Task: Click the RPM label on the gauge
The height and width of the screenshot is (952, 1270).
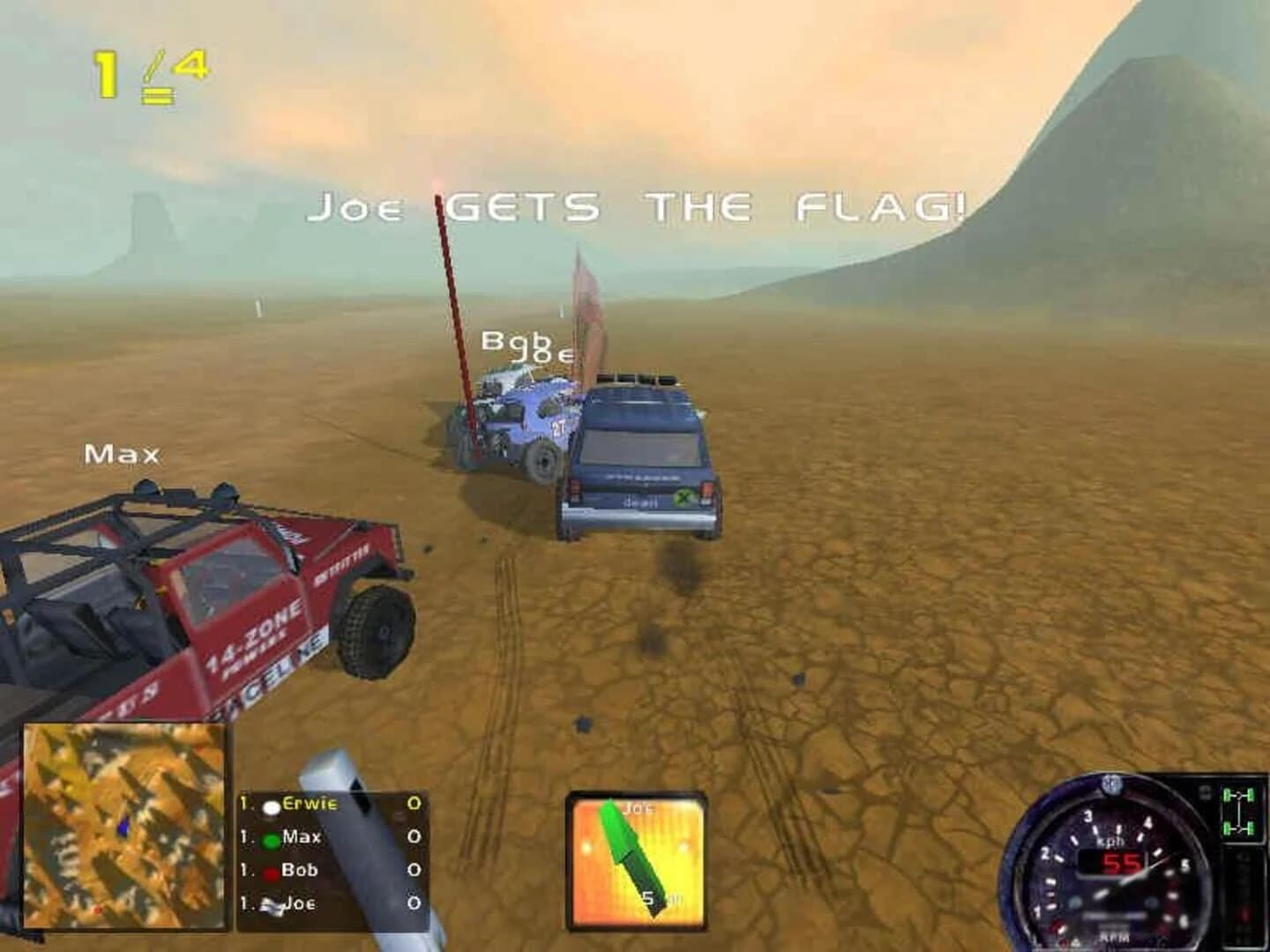Action: (1115, 936)
